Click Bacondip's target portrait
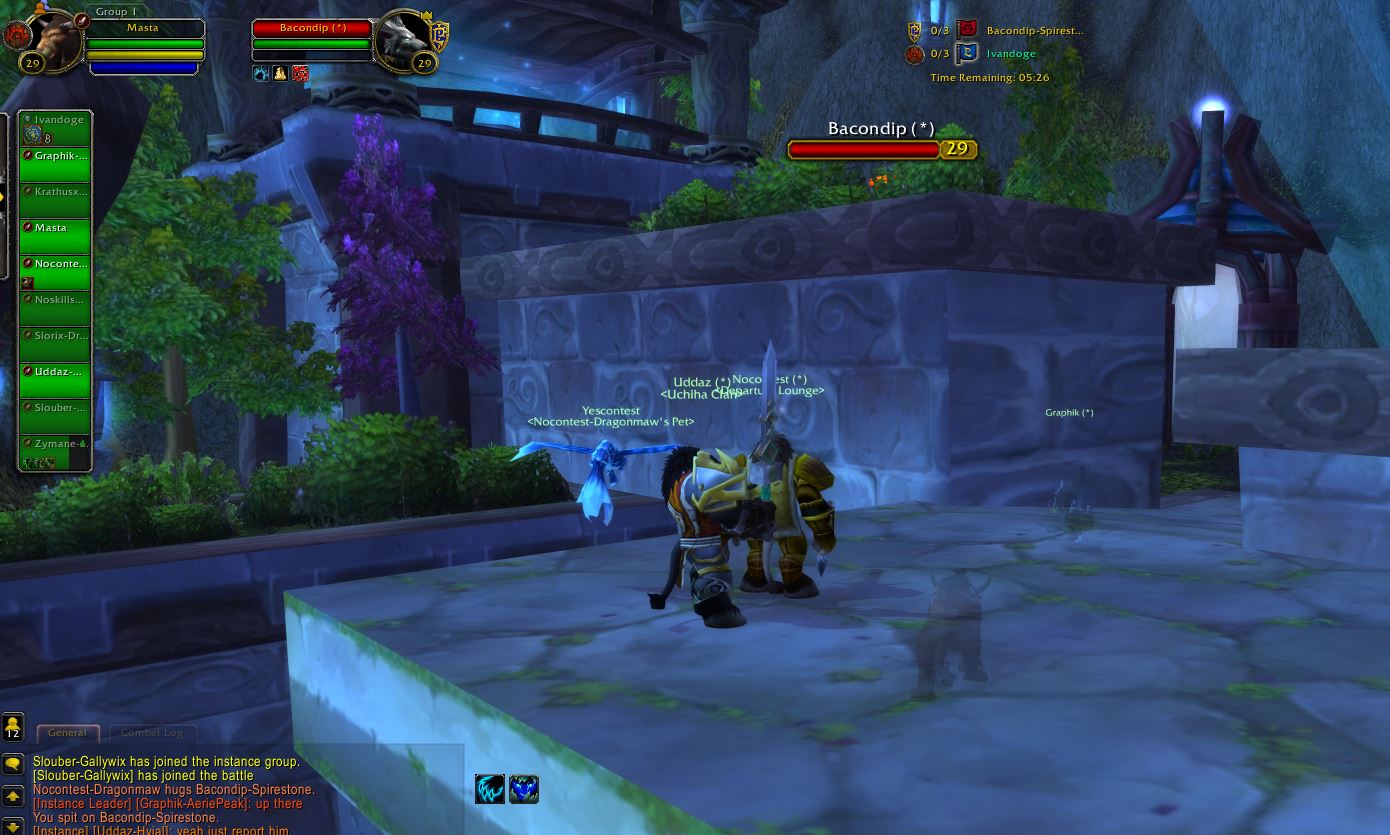1390x835 pixels. [x=403, y=42]
